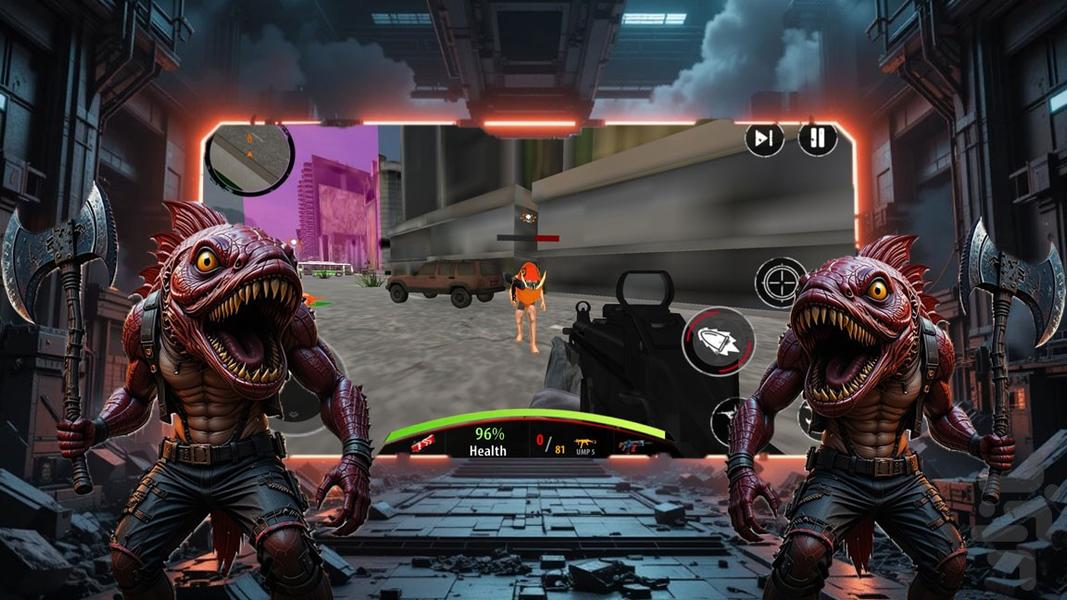Image resolution: width=1067 pixels, height=600 pixels.
Task: Fire the weapon with the bullet button
Action: (717, 341)
